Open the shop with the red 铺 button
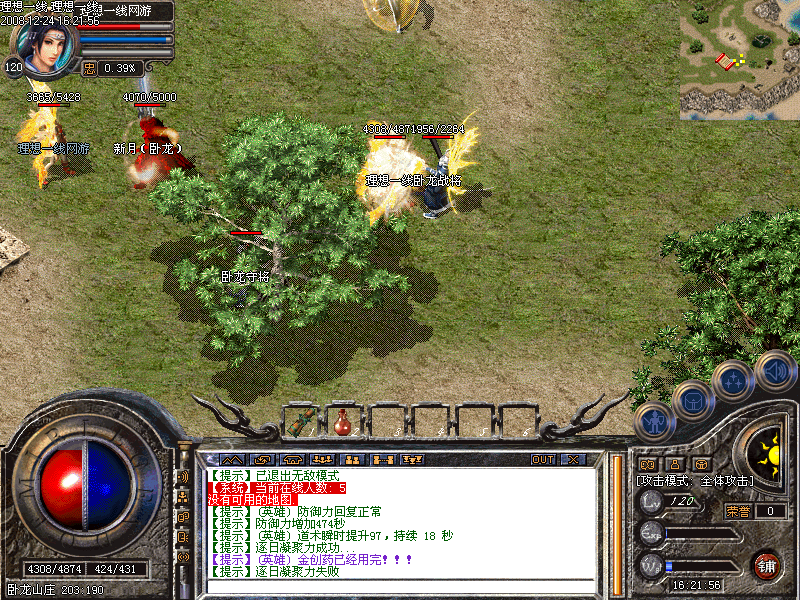The width and height of the screenshot is (800, 600). tap(767, 564)
